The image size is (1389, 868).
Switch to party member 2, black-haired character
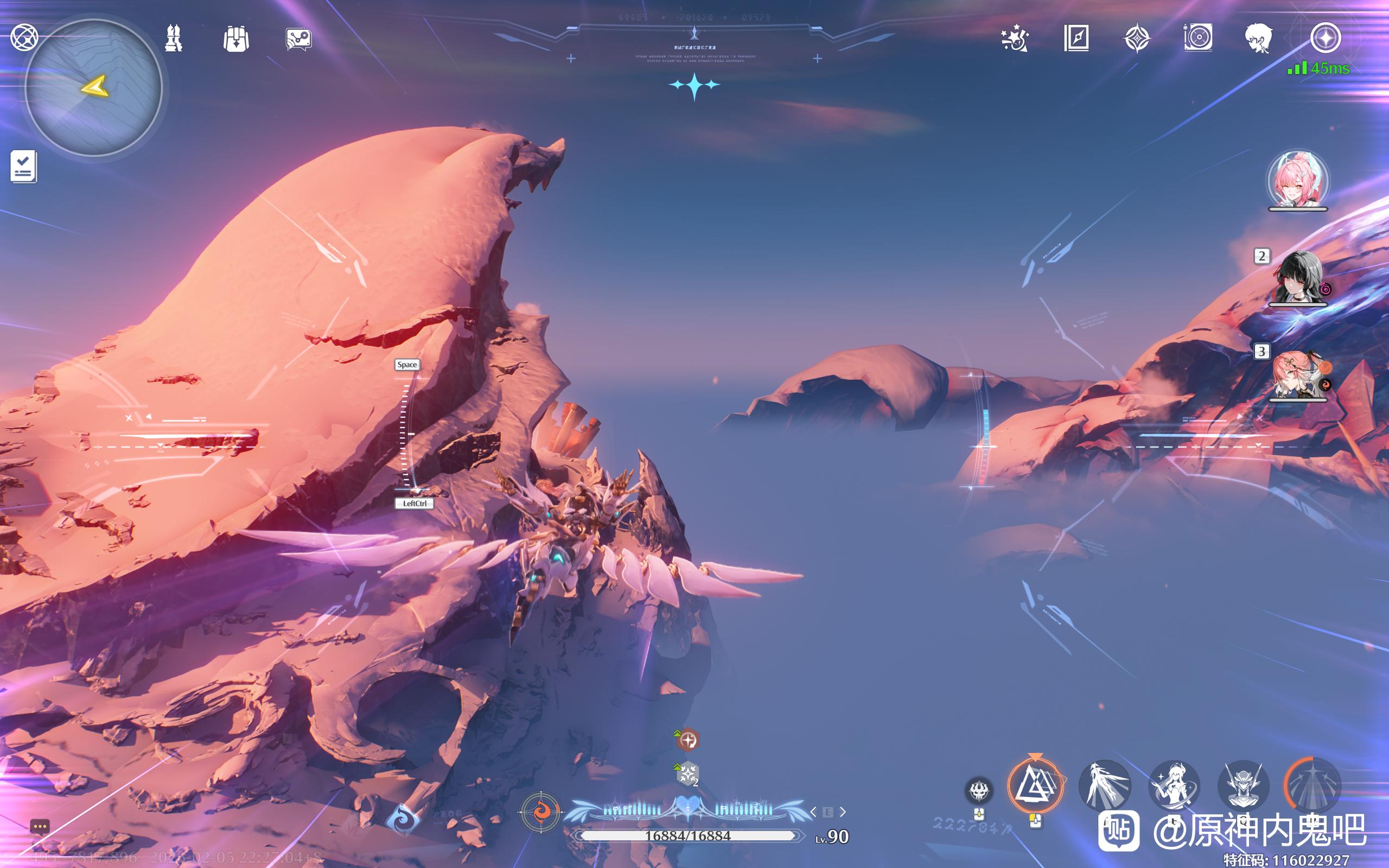click(1298, 277)
